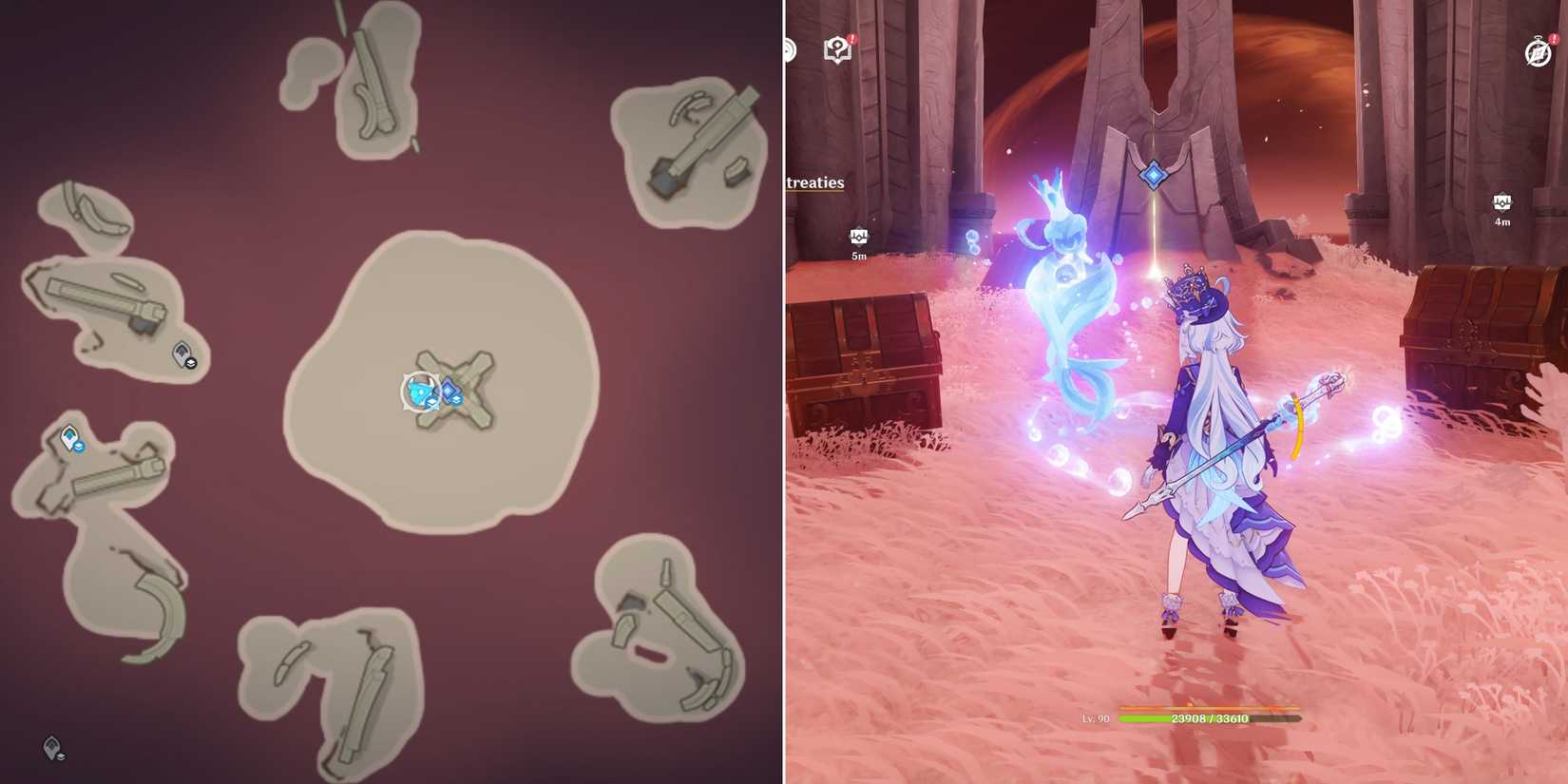
Task: Click the glowing diamond marker on the stone gate
Action: pyautogui.click(x=1153, y=173)
